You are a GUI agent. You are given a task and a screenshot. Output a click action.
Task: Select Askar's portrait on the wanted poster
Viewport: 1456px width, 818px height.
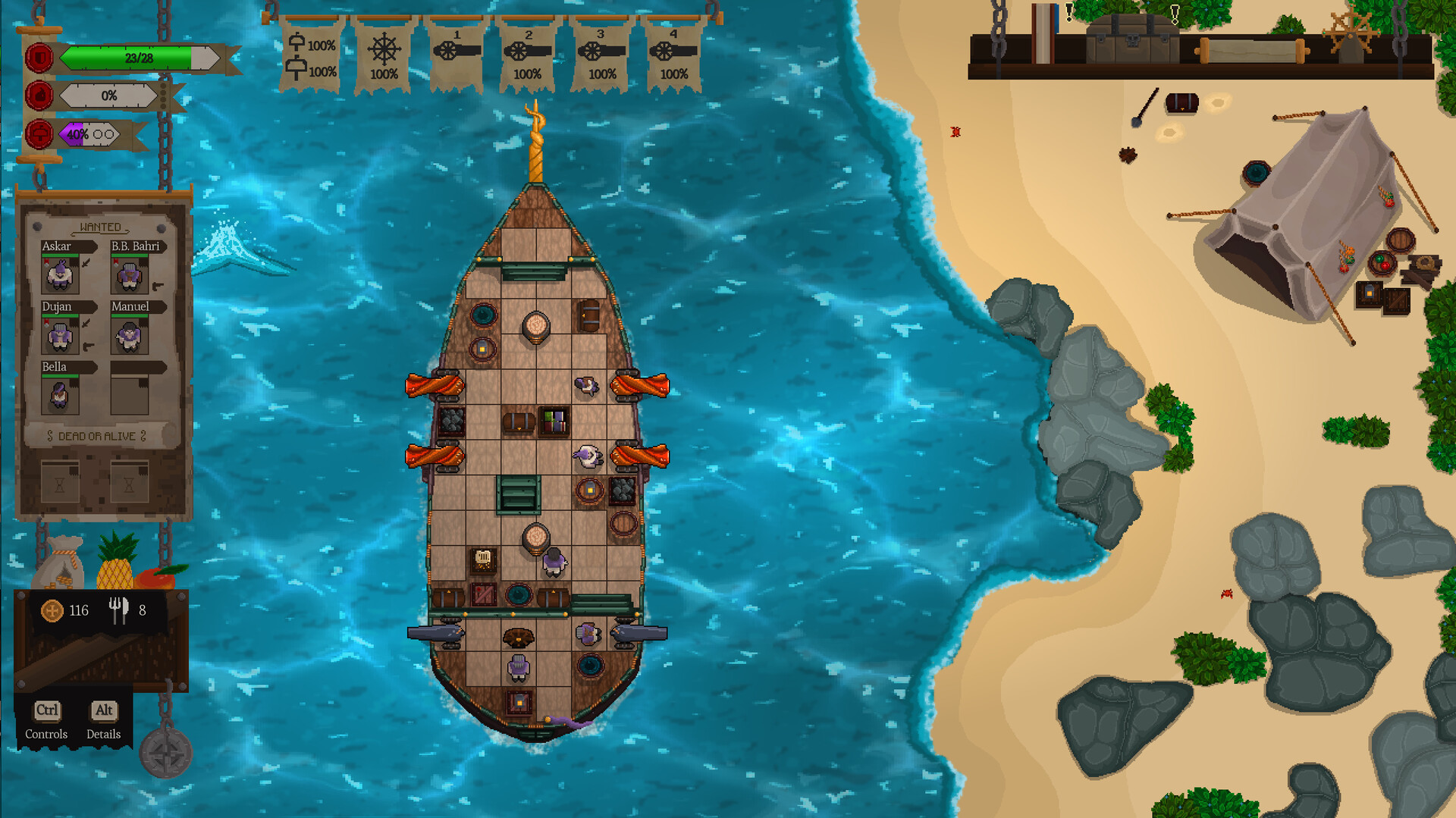click(60, 275)
